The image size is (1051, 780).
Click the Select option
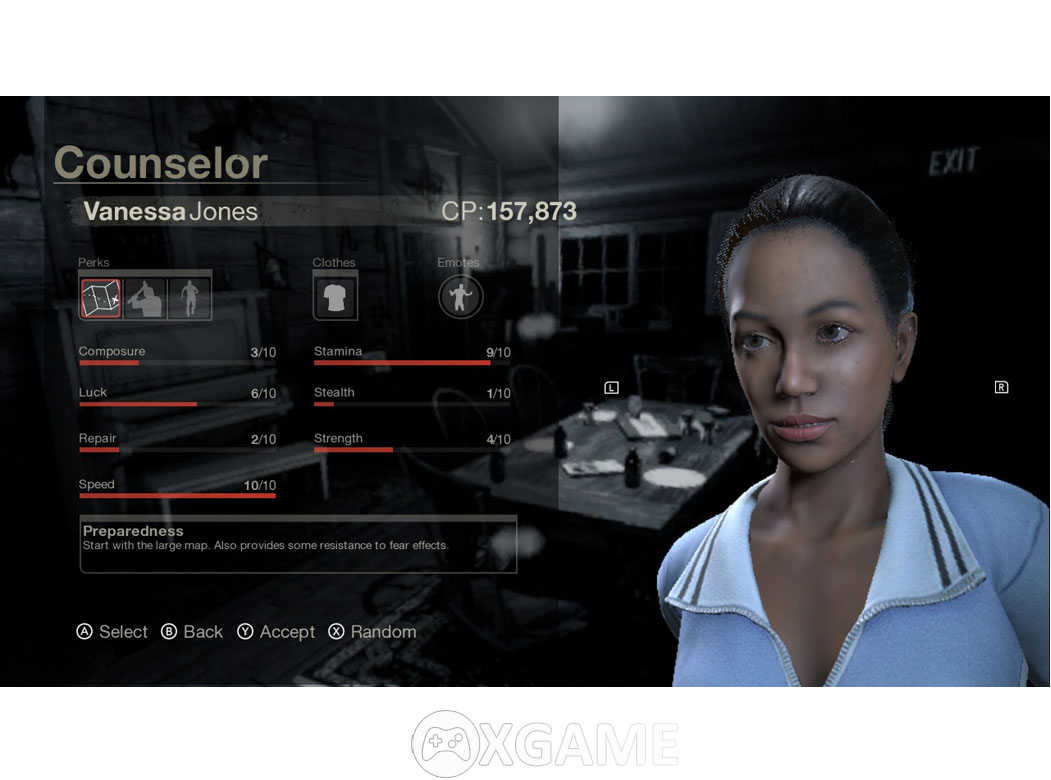click(112, 632)
